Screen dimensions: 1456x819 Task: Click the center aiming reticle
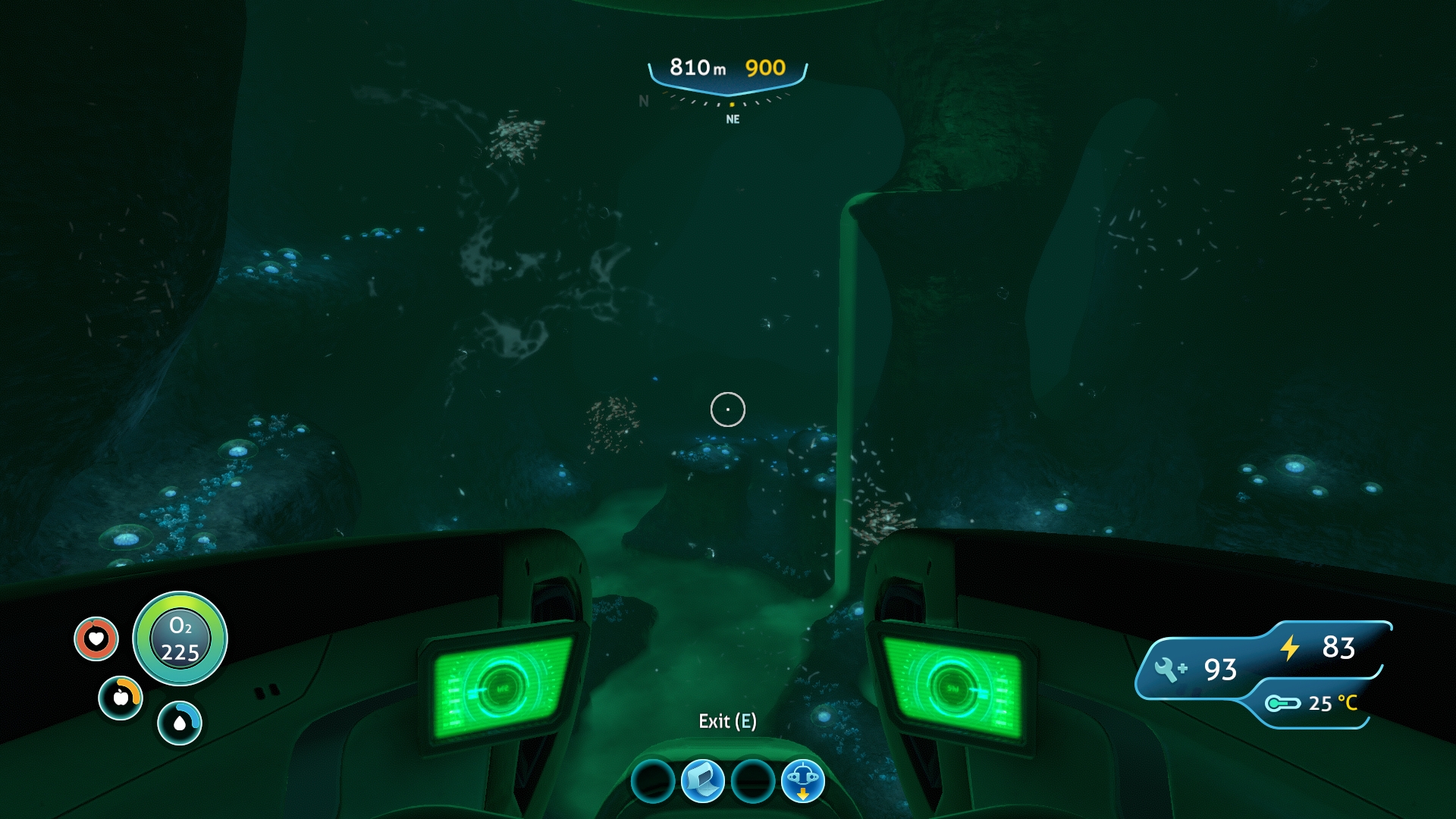tap(728, 409)
